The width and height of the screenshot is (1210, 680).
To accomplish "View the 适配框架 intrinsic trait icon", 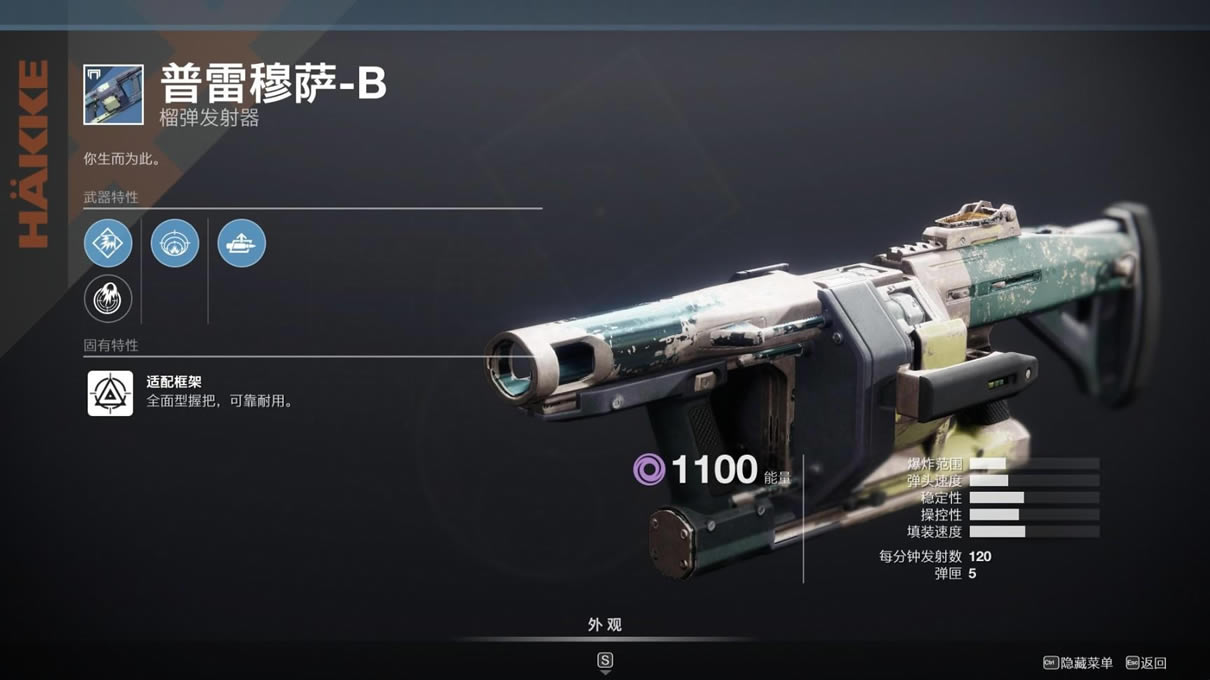I will pyautogui.click(x=110, y=393).
